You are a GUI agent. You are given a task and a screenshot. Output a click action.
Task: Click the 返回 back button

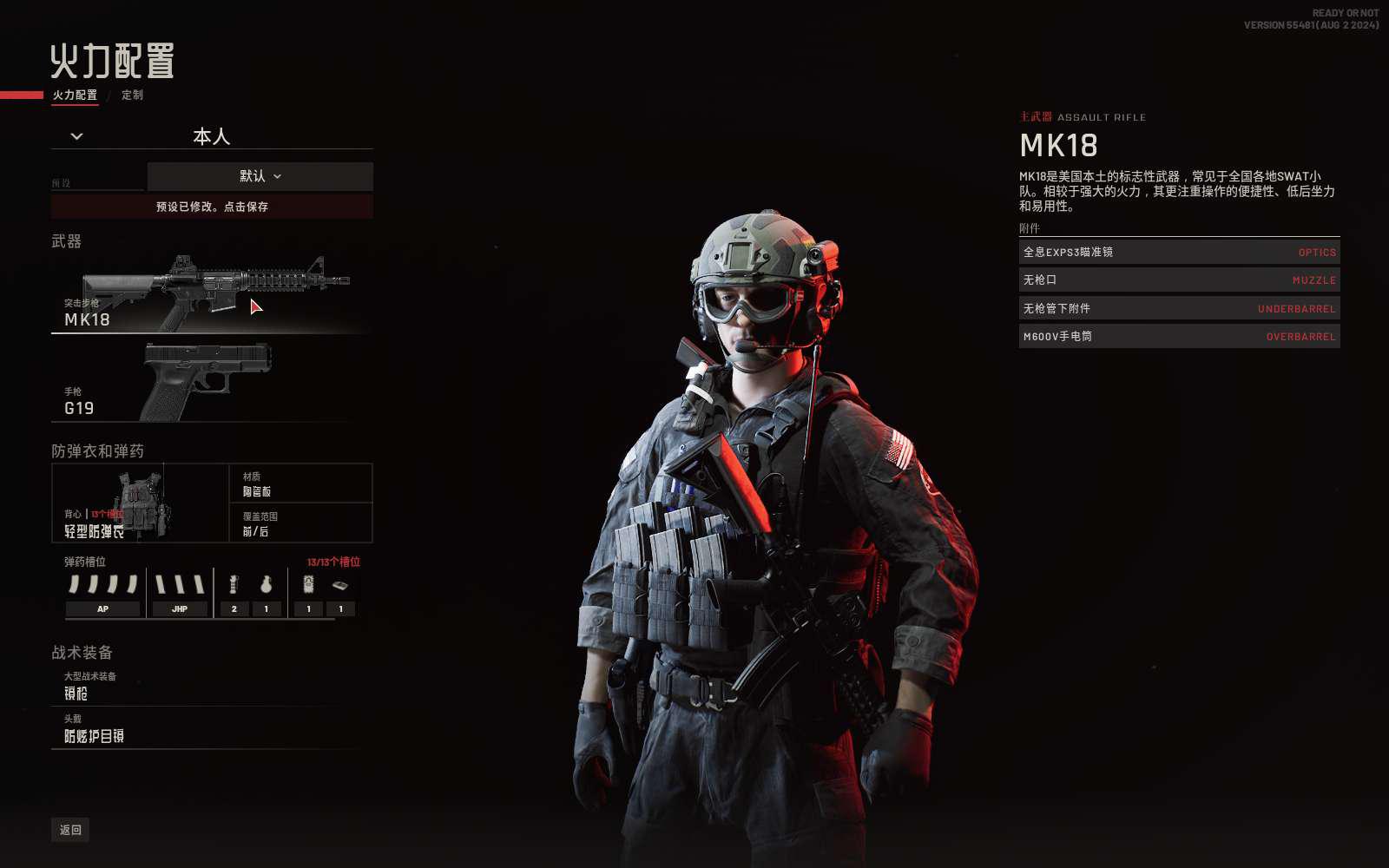point(70,830)
